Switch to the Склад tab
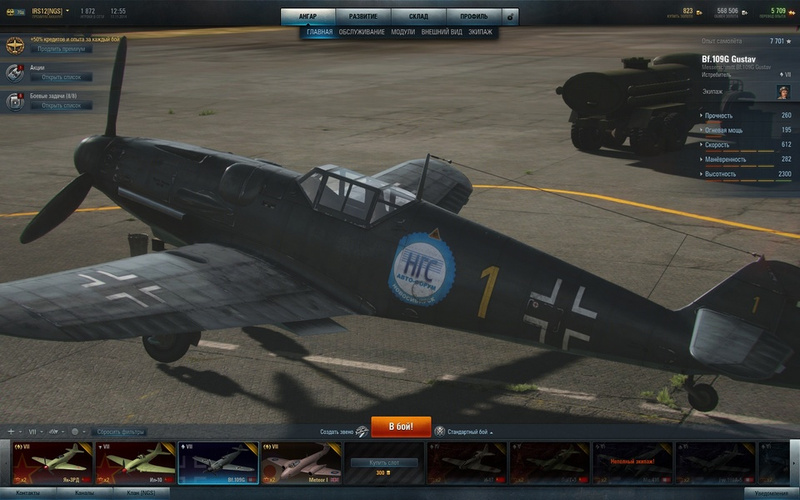 coord(418,16)
